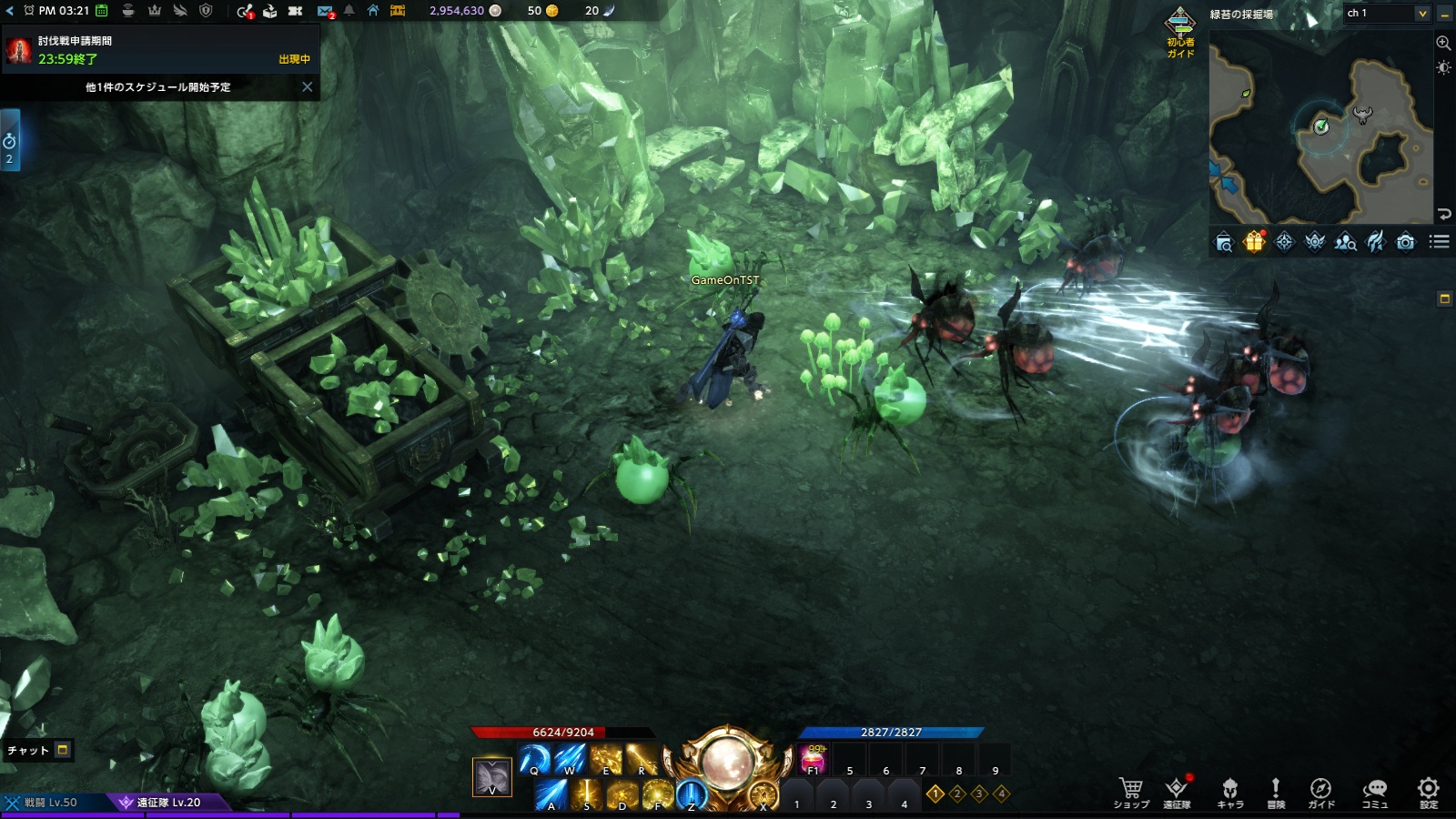1456x819 pixels.
Task: Open the コミュ (Community) menu
Action: tap(1374, 792)
